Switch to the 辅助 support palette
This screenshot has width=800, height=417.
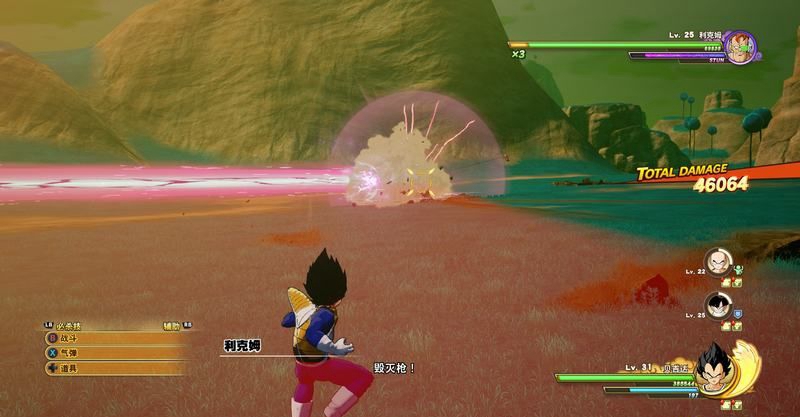[x=174, y=325]
